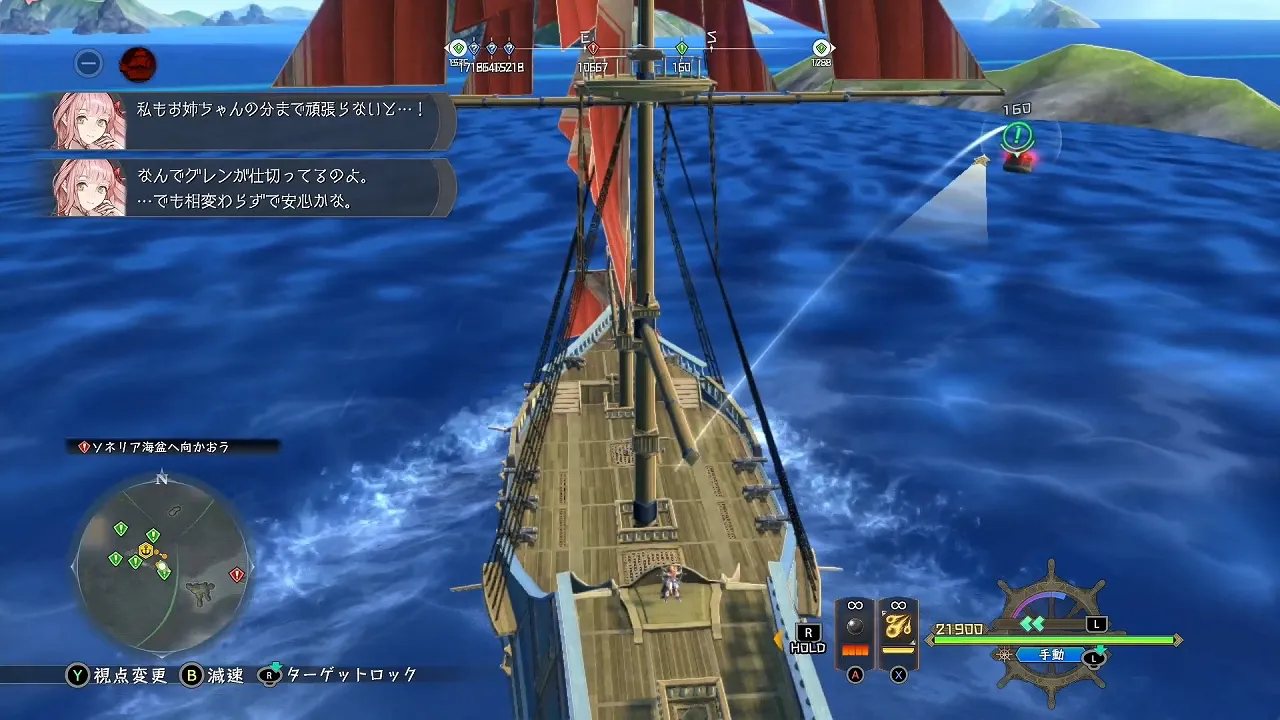This screenshot has width=1280, height=720.
Task: Open the ソネリア海盆へ向かおう quest banner
Action: [x=160, y=449]
